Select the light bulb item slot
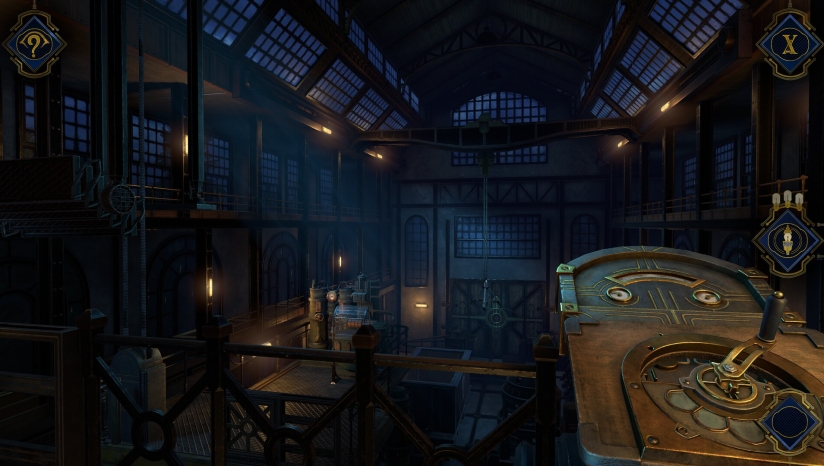This screenshot has height=466, width=824. 786,239
